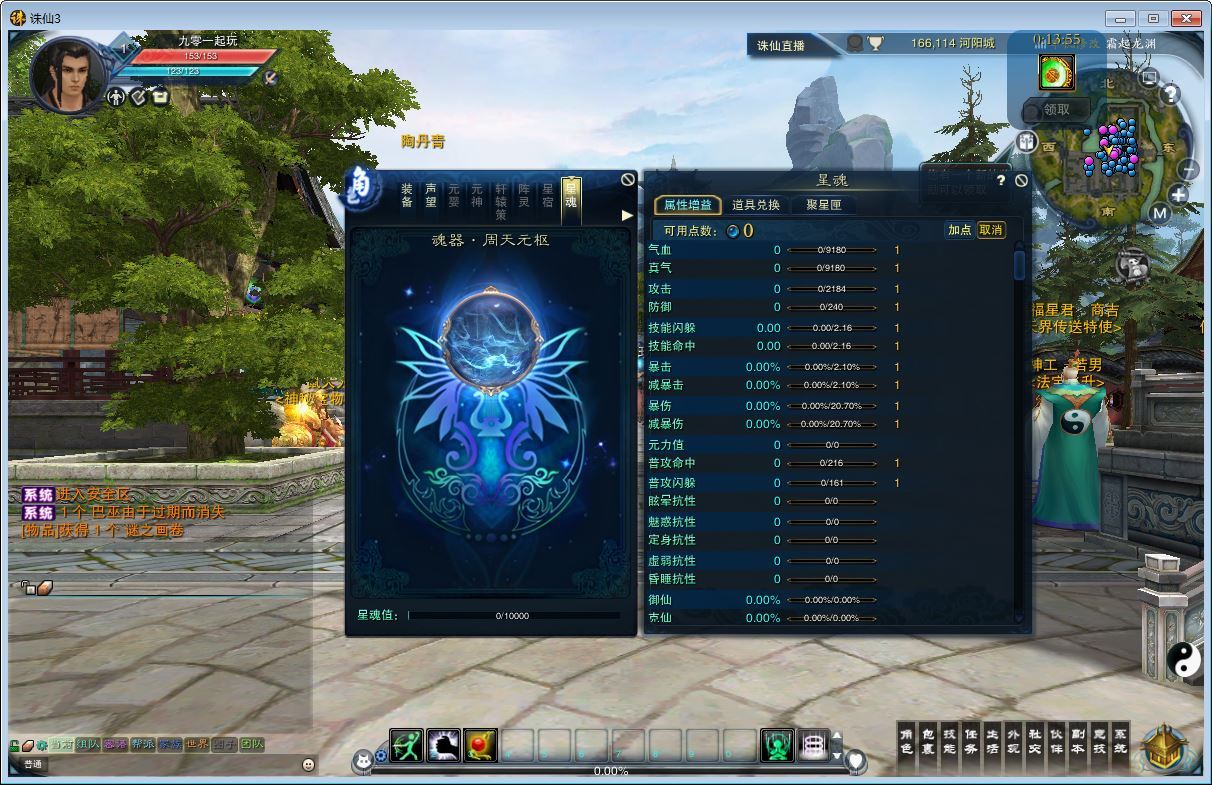
Task: Close the 星魂 attribute panel
Action: 1020,181
